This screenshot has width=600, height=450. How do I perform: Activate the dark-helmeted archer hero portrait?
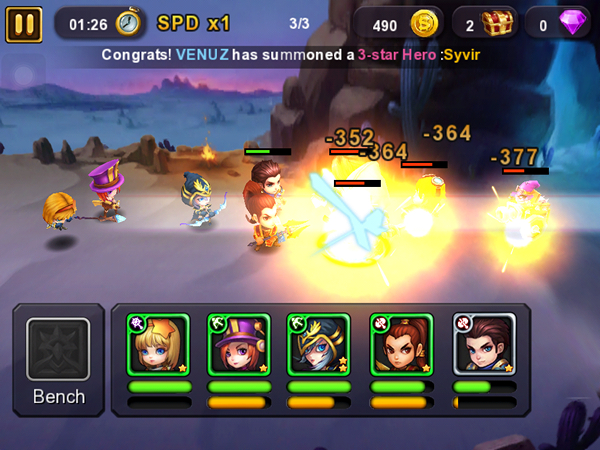(x=319, y=344)
